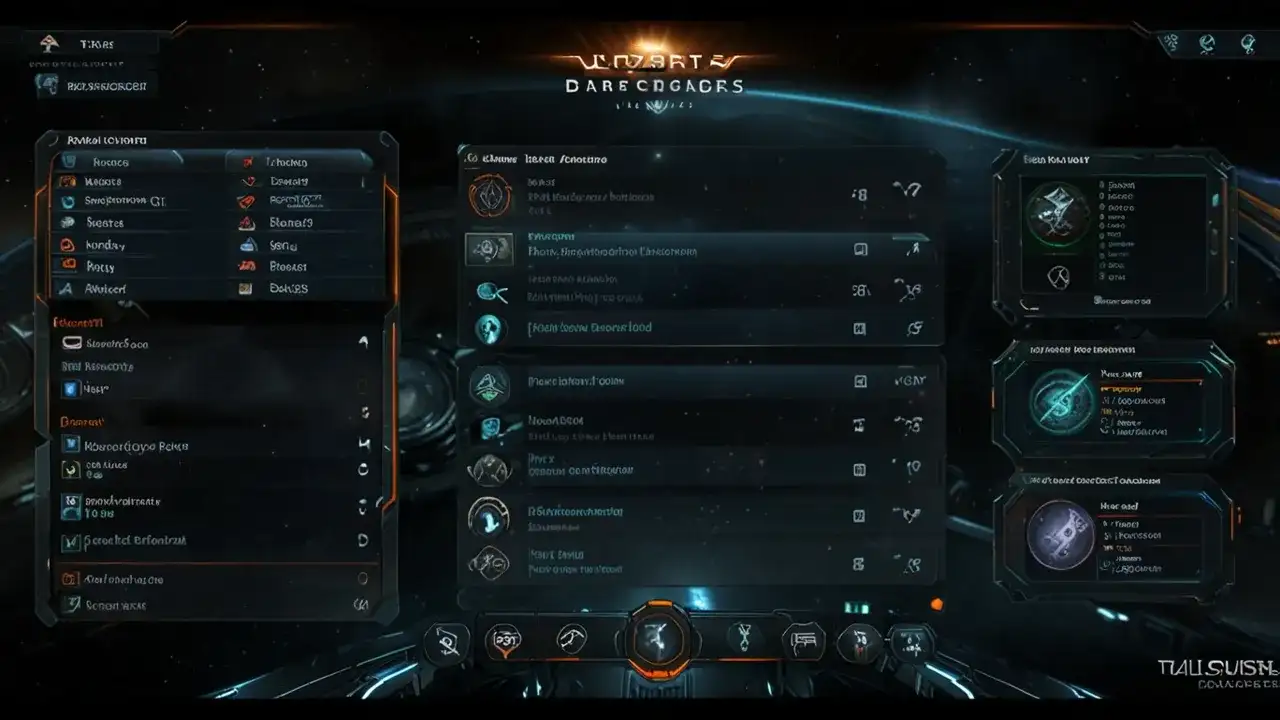Toggle the checkbox beside the highlighted mission row
The image size is (1280, 720).
coord(859,250)
